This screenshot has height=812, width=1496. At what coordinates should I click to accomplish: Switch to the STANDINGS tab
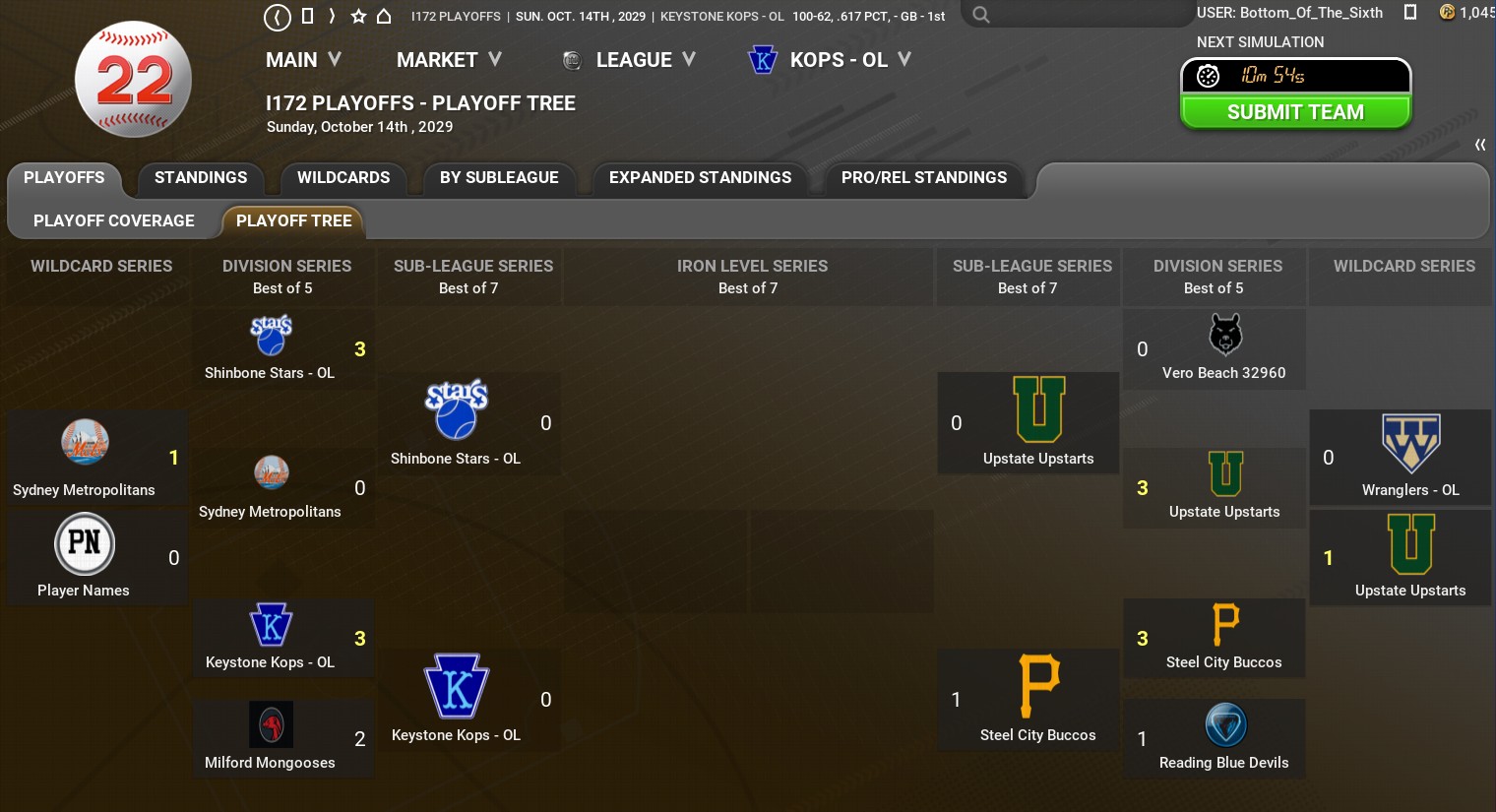pos(201,178)
